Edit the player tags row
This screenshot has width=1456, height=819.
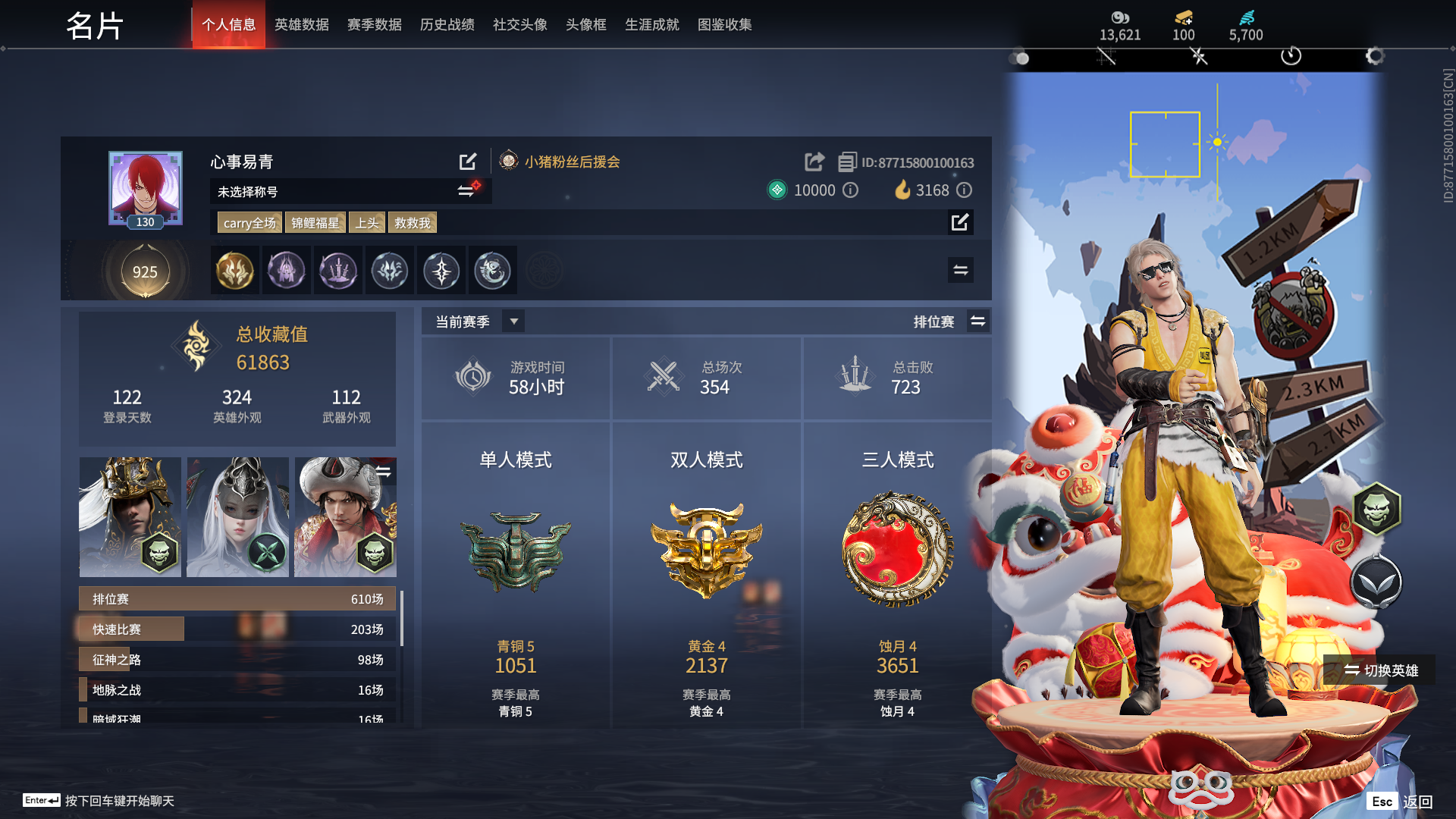(x=960, y=222)
